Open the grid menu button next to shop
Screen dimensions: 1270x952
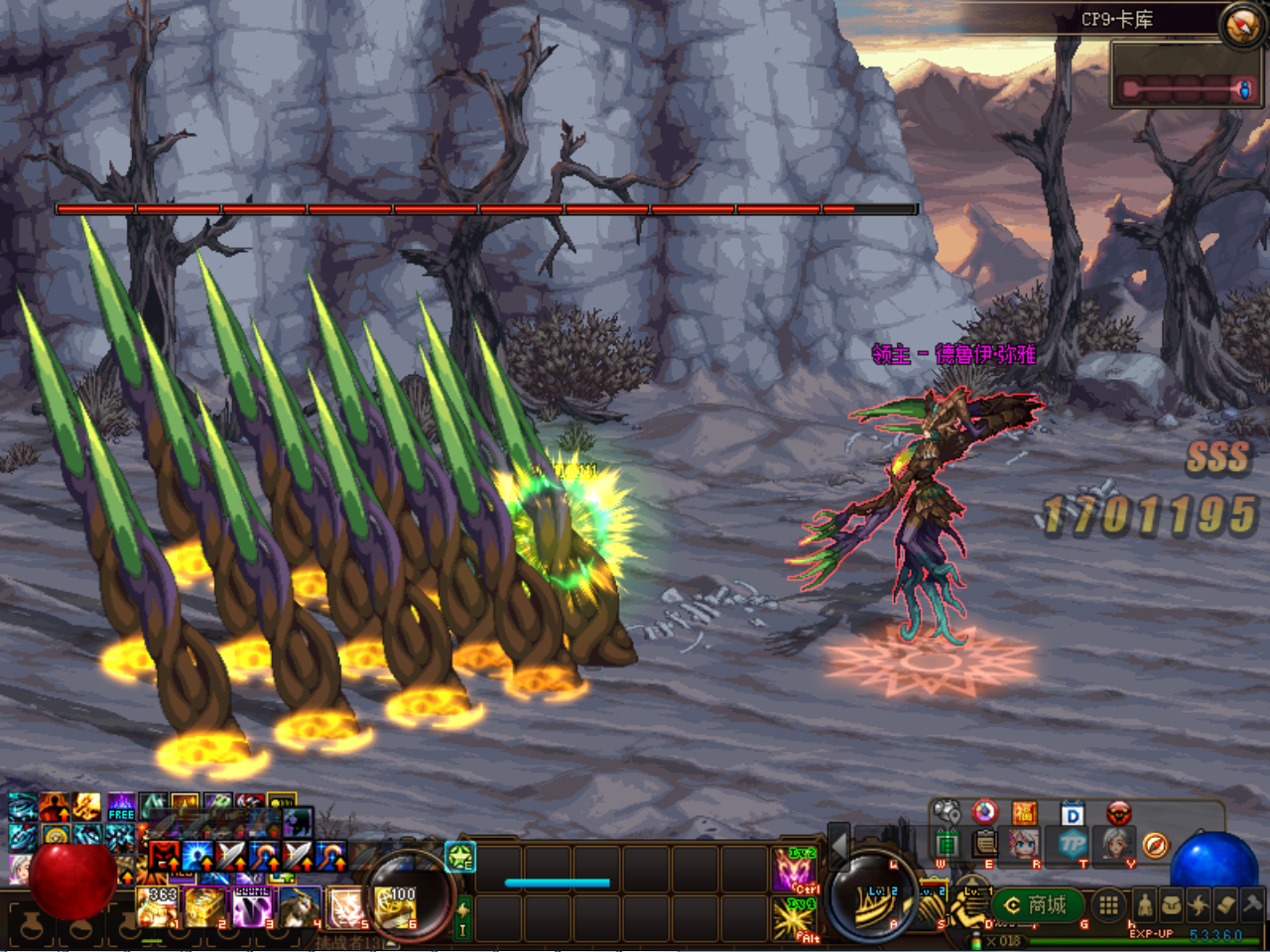click(x=1108, y=904)
